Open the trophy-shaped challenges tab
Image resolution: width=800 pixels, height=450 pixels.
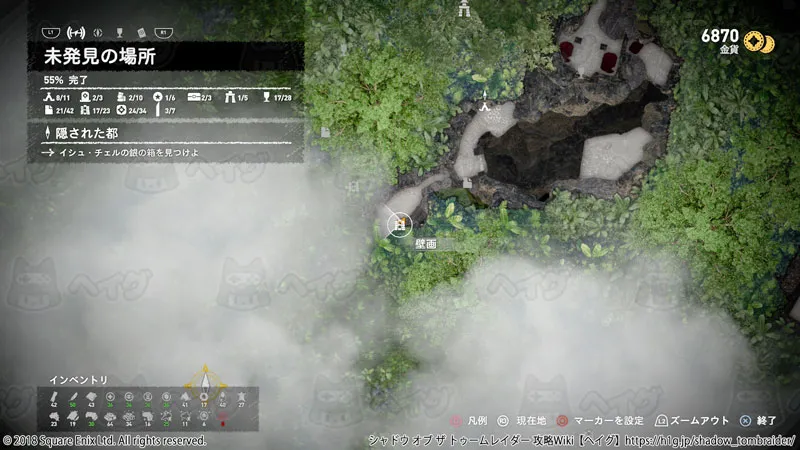[x=120, y=31]
